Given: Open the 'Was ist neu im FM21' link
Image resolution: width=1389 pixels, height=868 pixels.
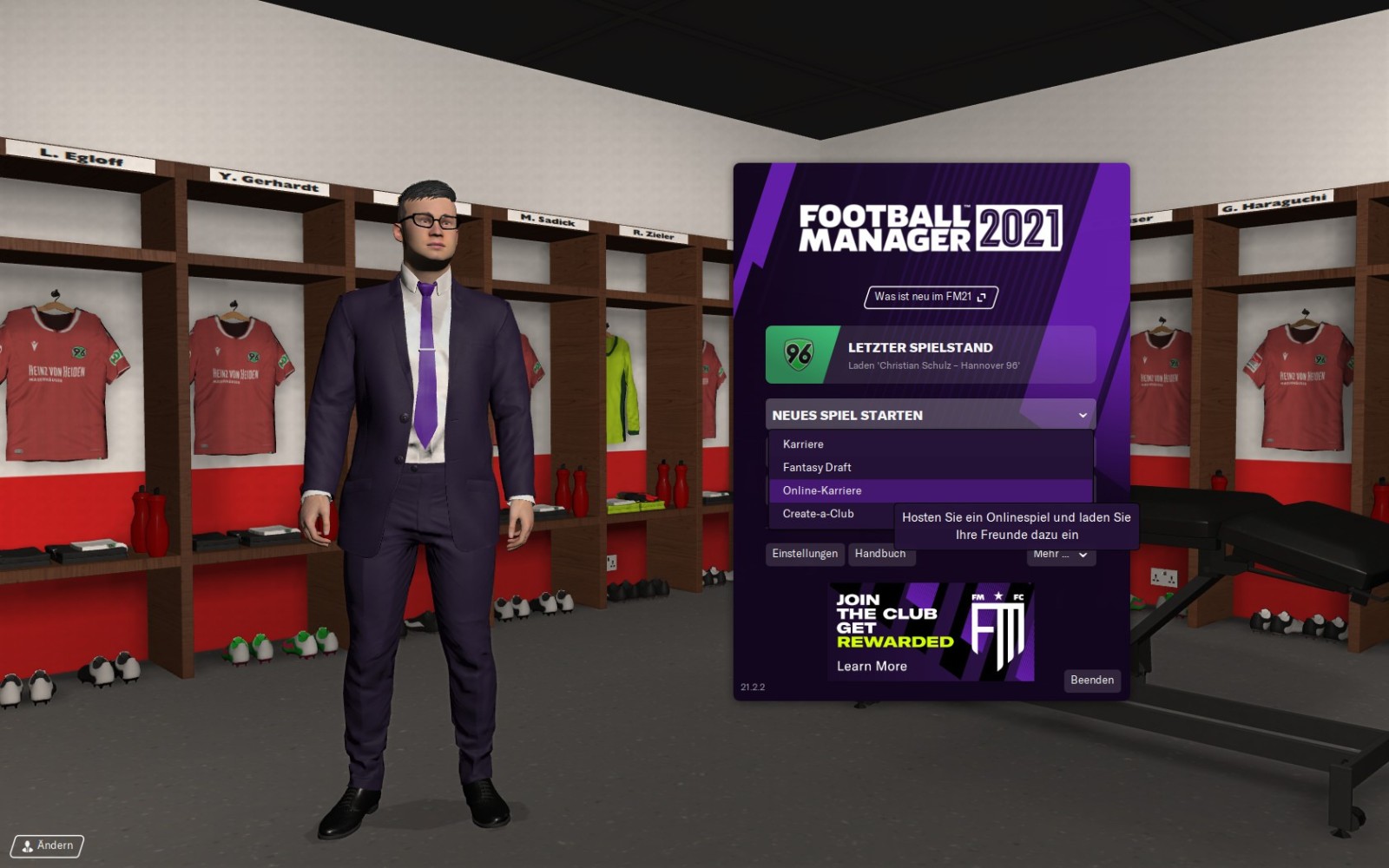Looking at the screenshot, I should click(930, 297).
